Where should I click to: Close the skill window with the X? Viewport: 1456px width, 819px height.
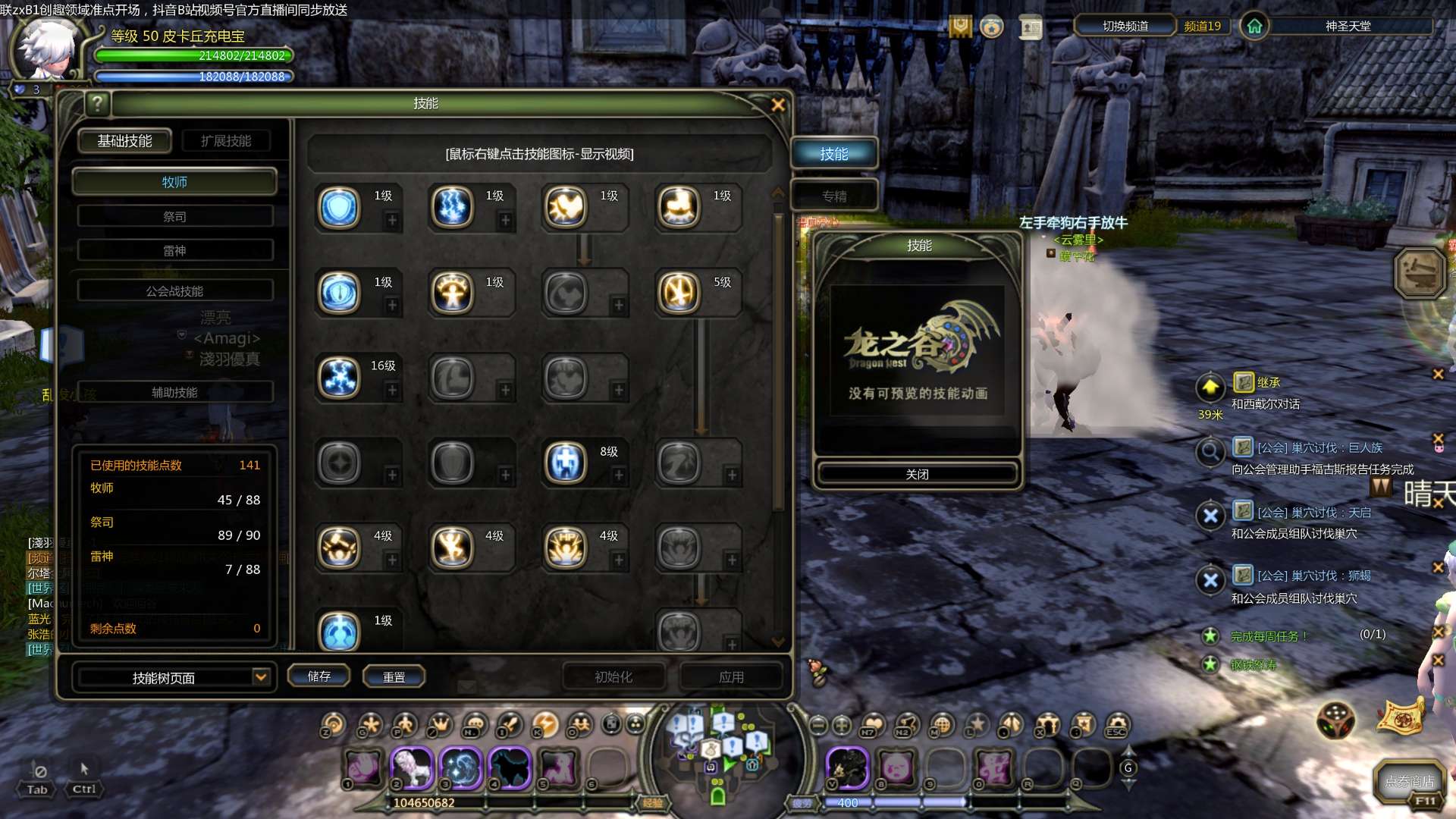777,105
